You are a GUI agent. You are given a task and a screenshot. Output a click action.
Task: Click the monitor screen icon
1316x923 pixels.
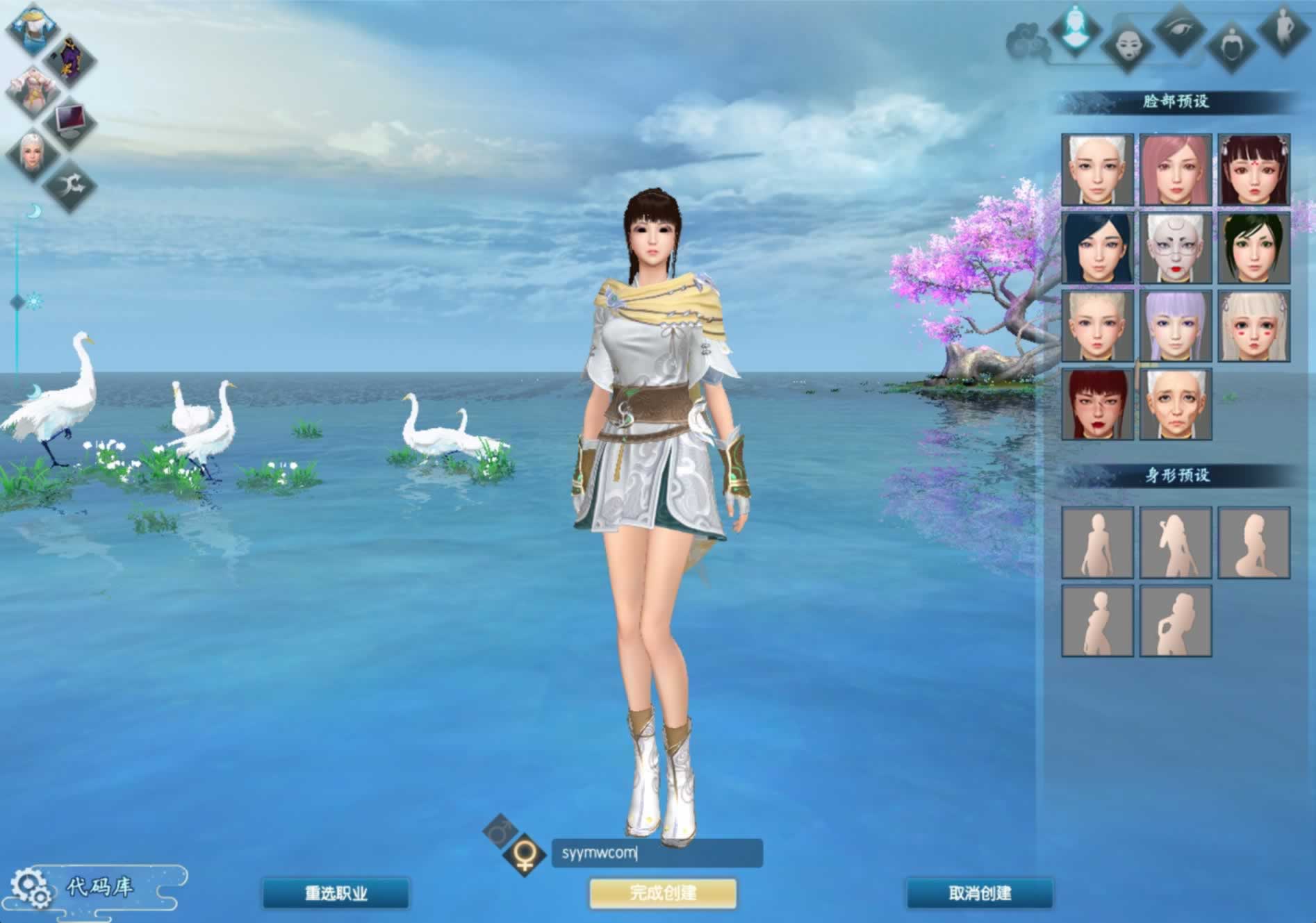pos(69,119)
